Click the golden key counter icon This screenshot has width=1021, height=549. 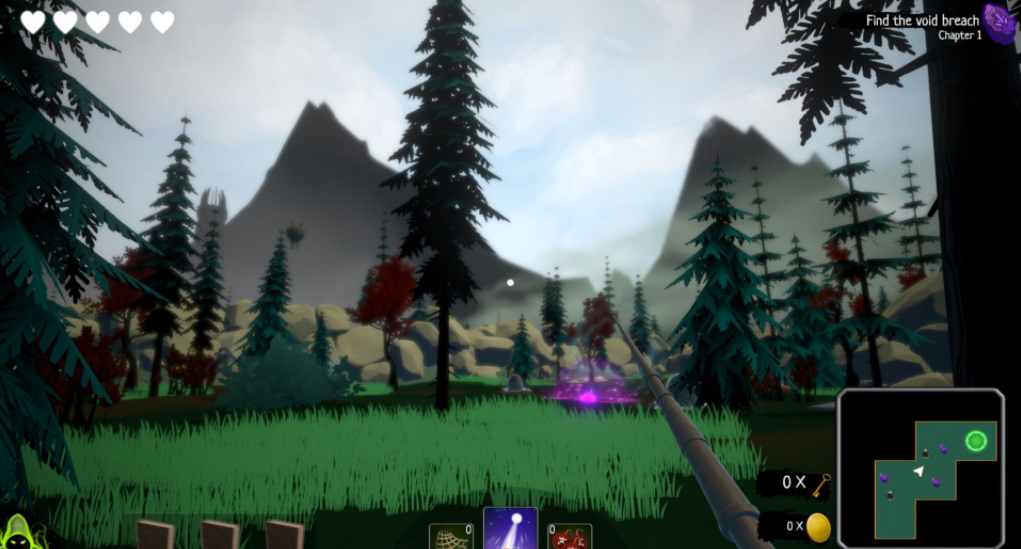tap(822, 484)
